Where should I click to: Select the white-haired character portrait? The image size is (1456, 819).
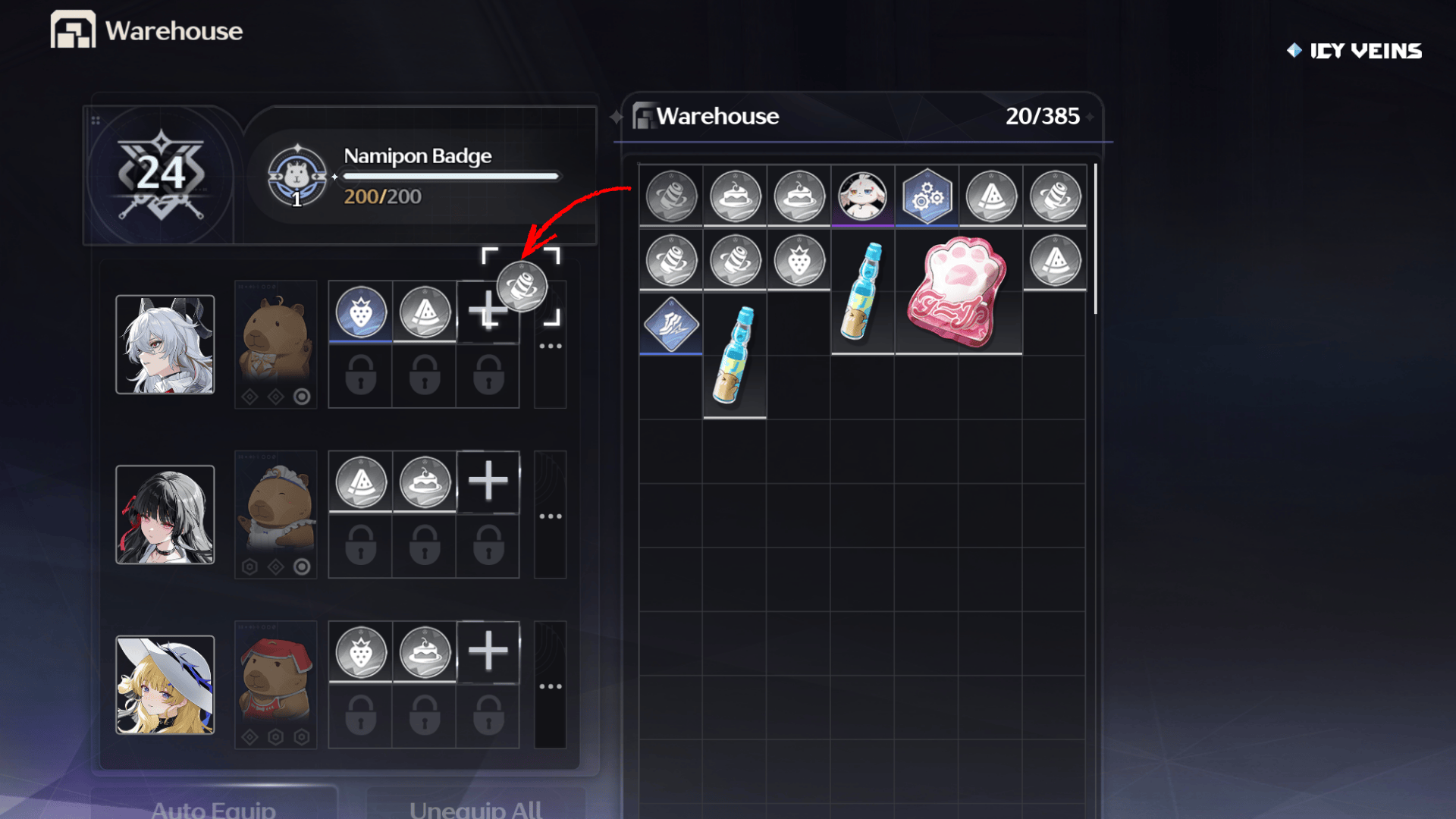pyautogui.click(x=165, y=345)
